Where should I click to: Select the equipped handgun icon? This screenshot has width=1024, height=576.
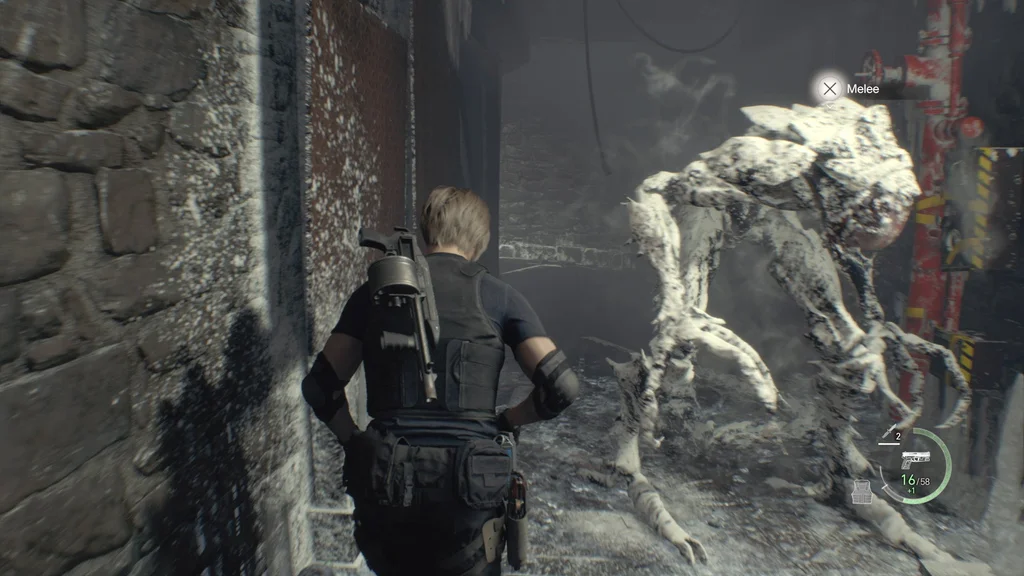pos(915,459)
